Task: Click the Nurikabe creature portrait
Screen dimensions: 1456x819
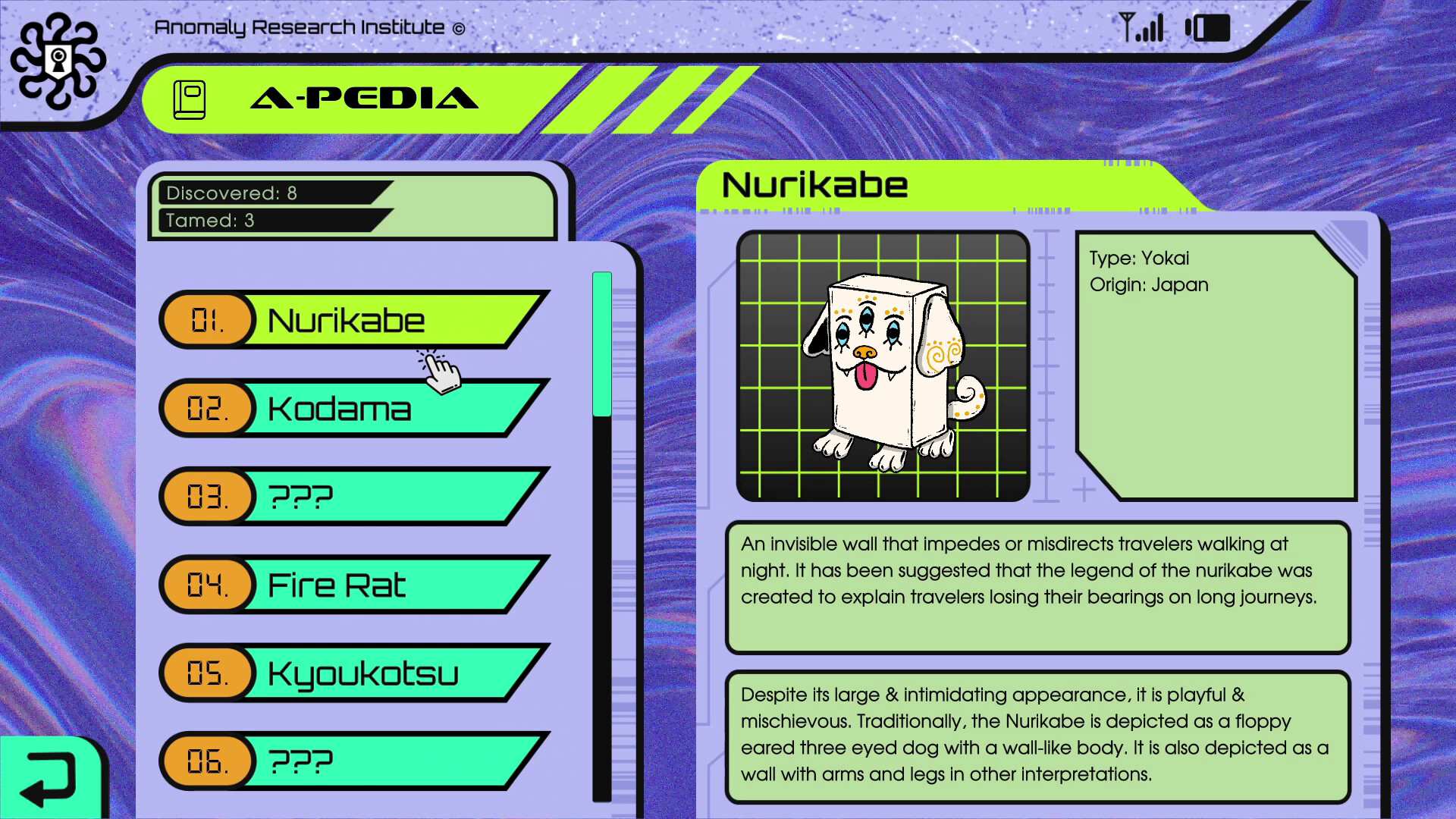Action: [883, 366]
